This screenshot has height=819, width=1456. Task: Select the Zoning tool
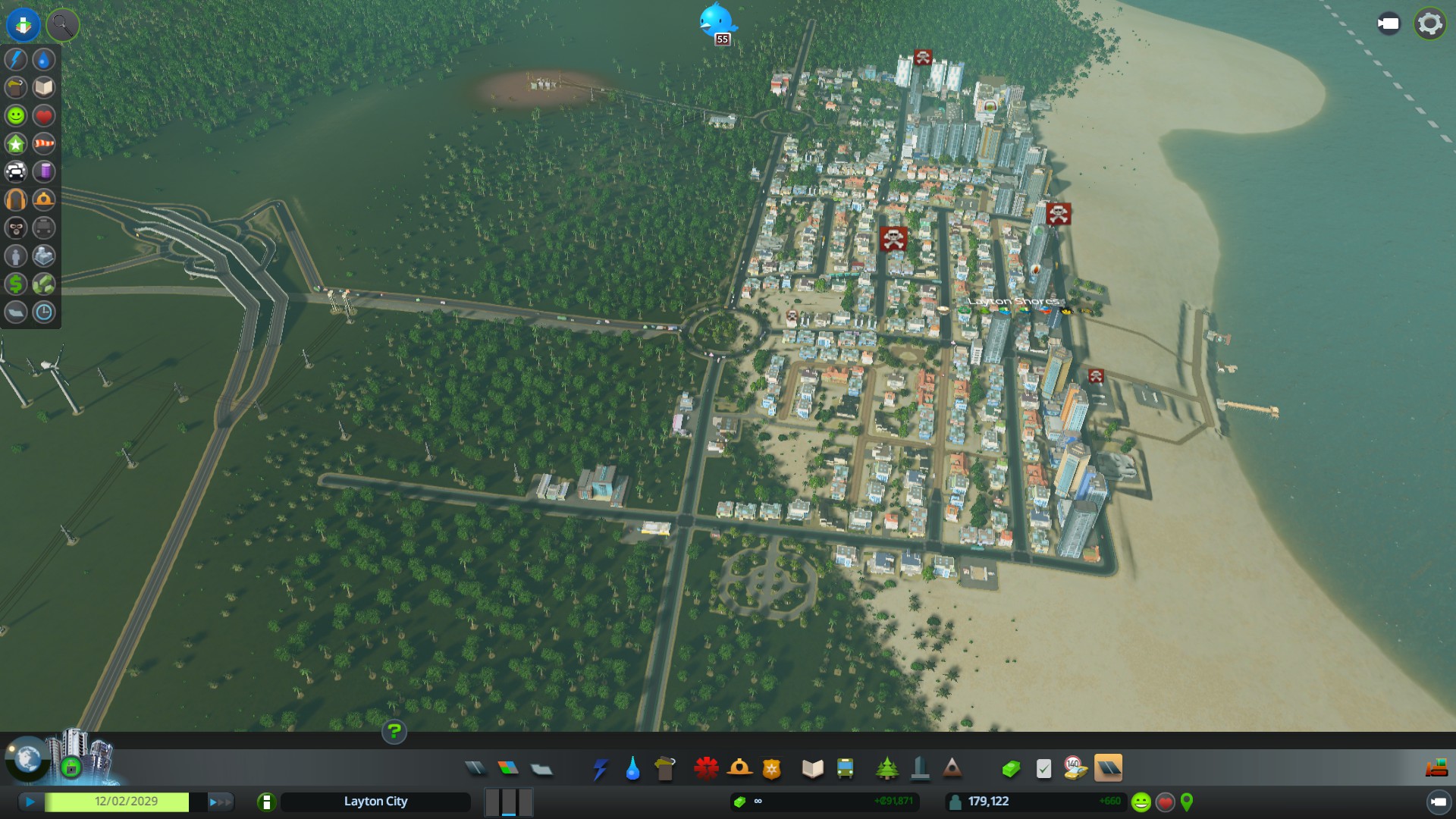pyautogui.click(x=508, y=769)
